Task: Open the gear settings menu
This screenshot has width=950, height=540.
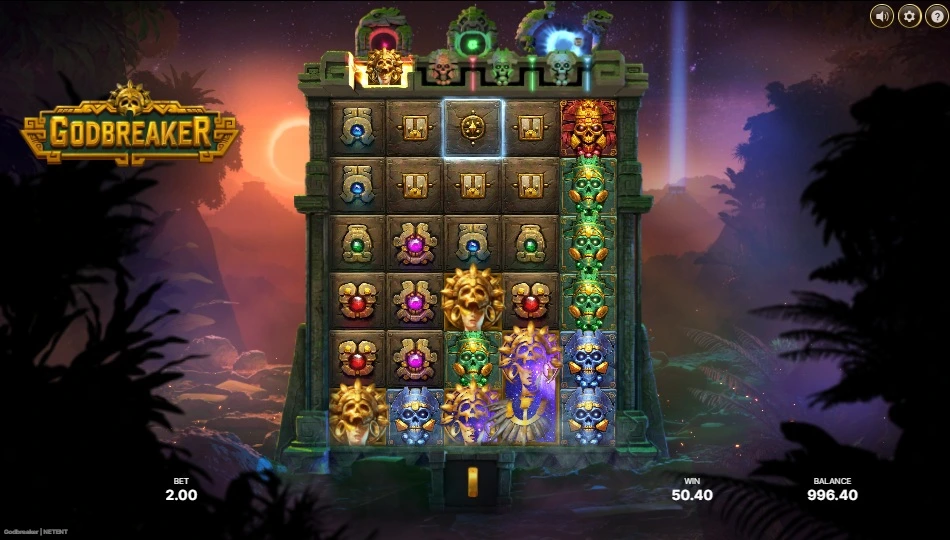Action: click(x=909, y=16)
